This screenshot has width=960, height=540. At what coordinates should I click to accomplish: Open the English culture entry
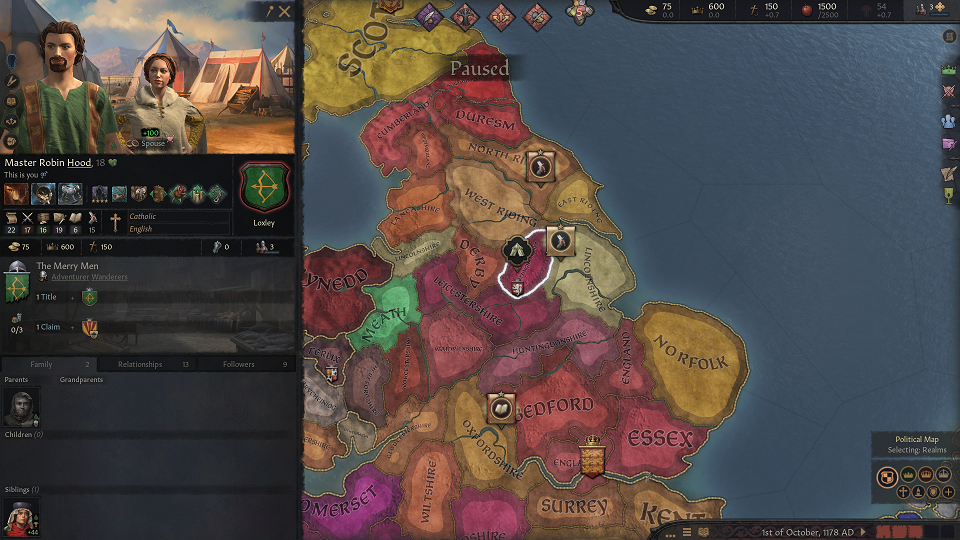coord(140,229)
